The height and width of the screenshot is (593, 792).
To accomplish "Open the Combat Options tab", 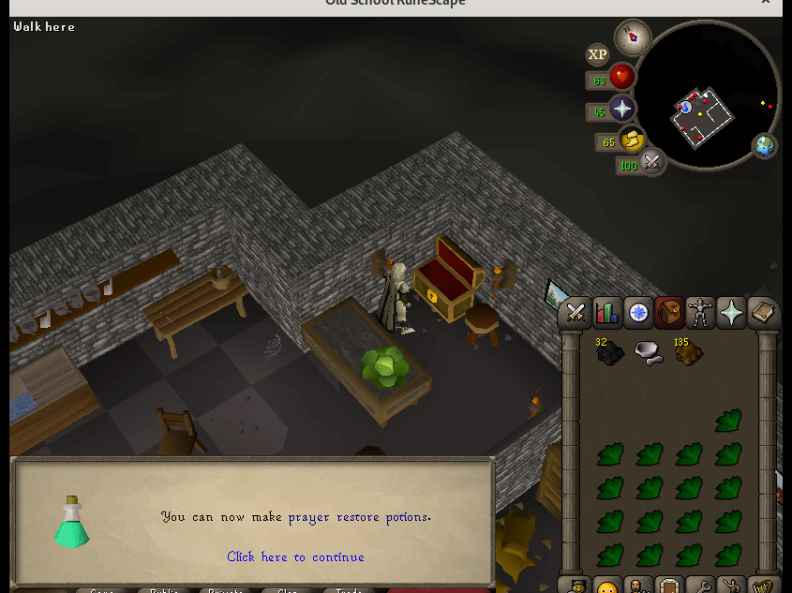I will (576, 313).
